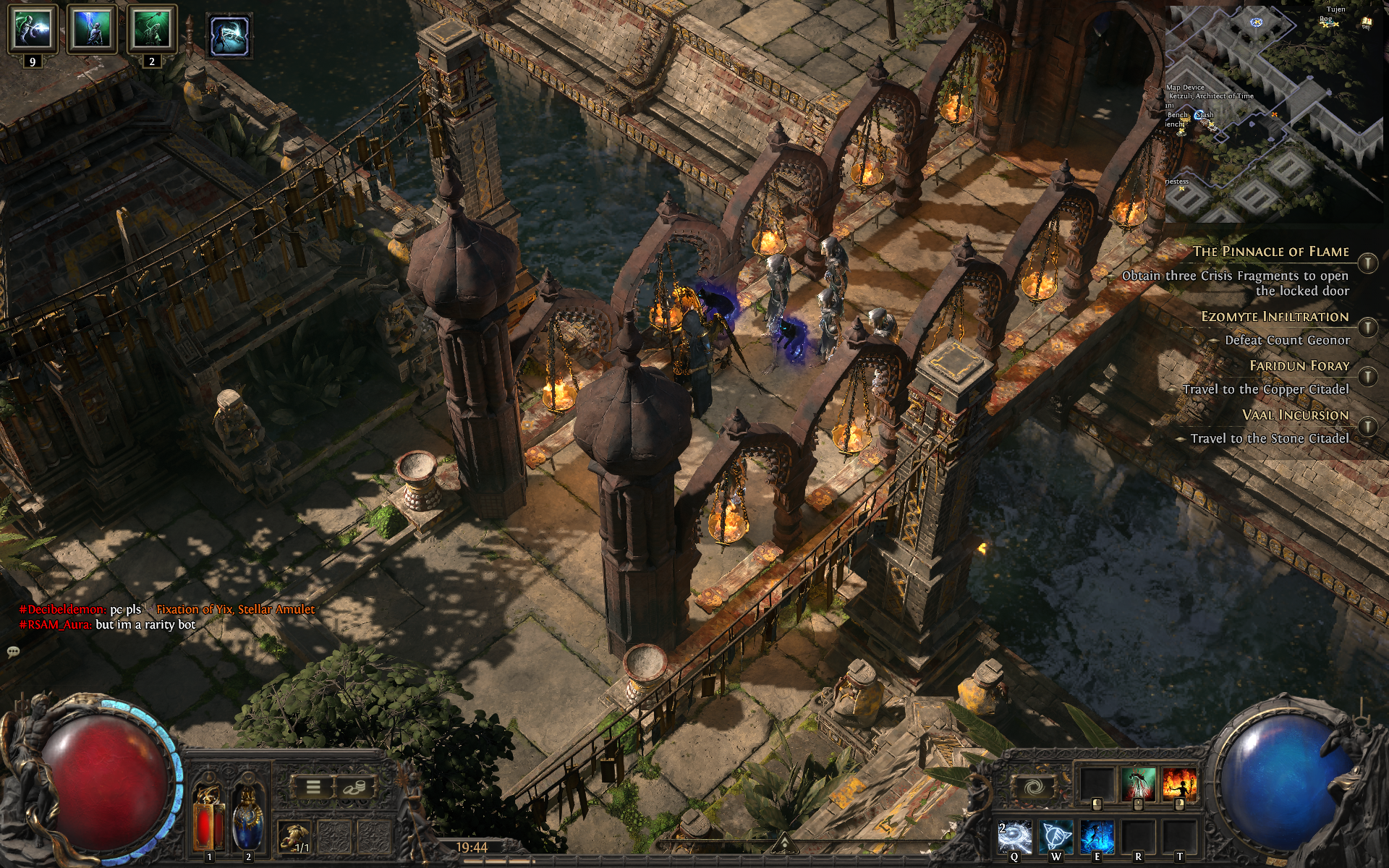Open the three-bar main menu button
Screen dimensions: 1389x868
tap(313, 787)
